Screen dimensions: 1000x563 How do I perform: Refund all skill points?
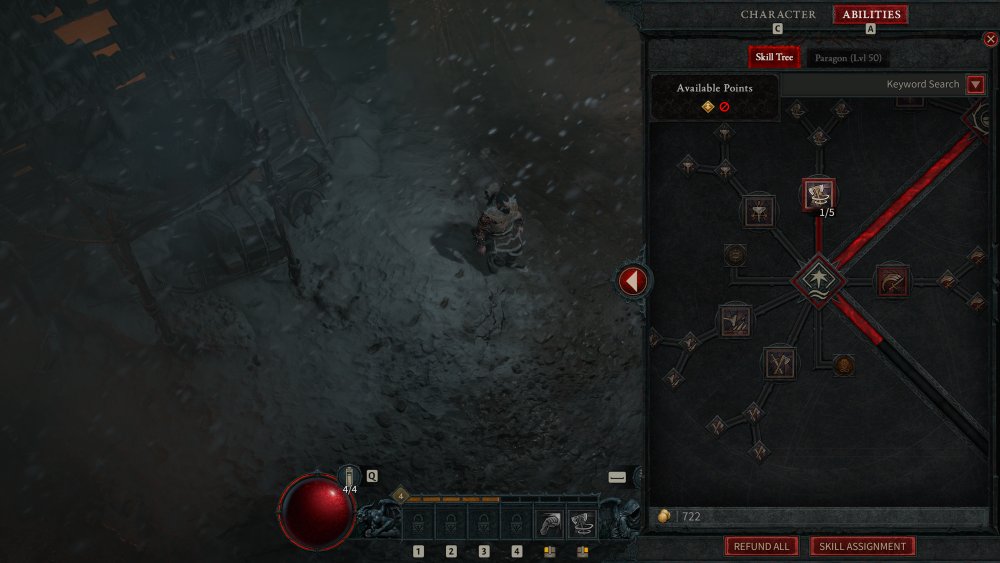[761, 547]
